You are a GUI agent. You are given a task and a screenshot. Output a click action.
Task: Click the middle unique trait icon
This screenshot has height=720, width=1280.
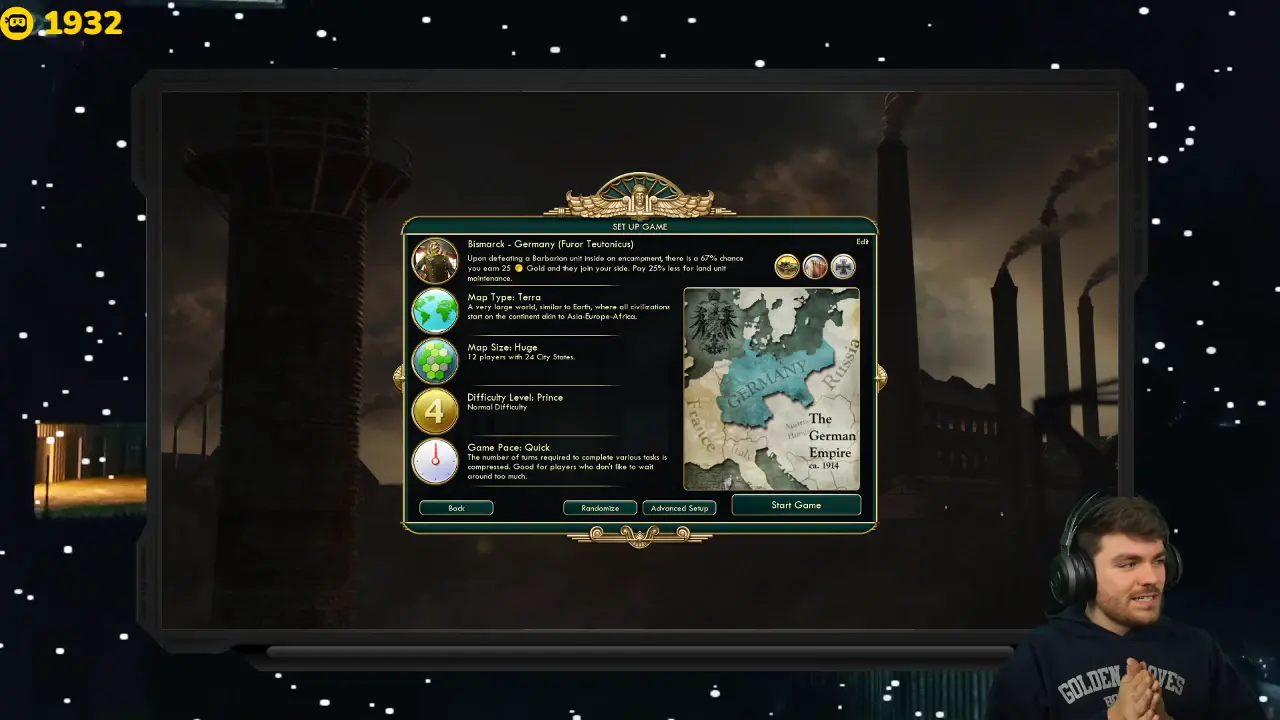click(x=815, y=267)
